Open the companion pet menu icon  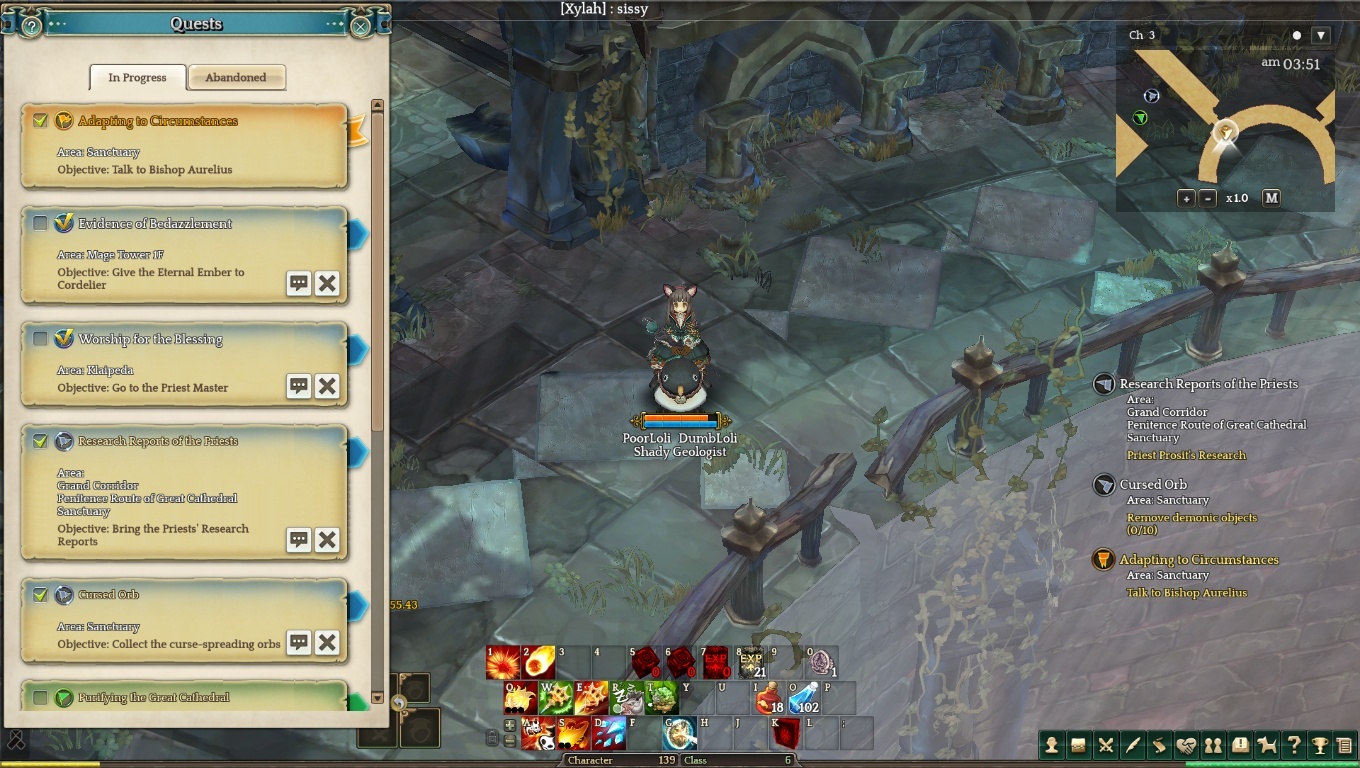tap(1267, 745)
